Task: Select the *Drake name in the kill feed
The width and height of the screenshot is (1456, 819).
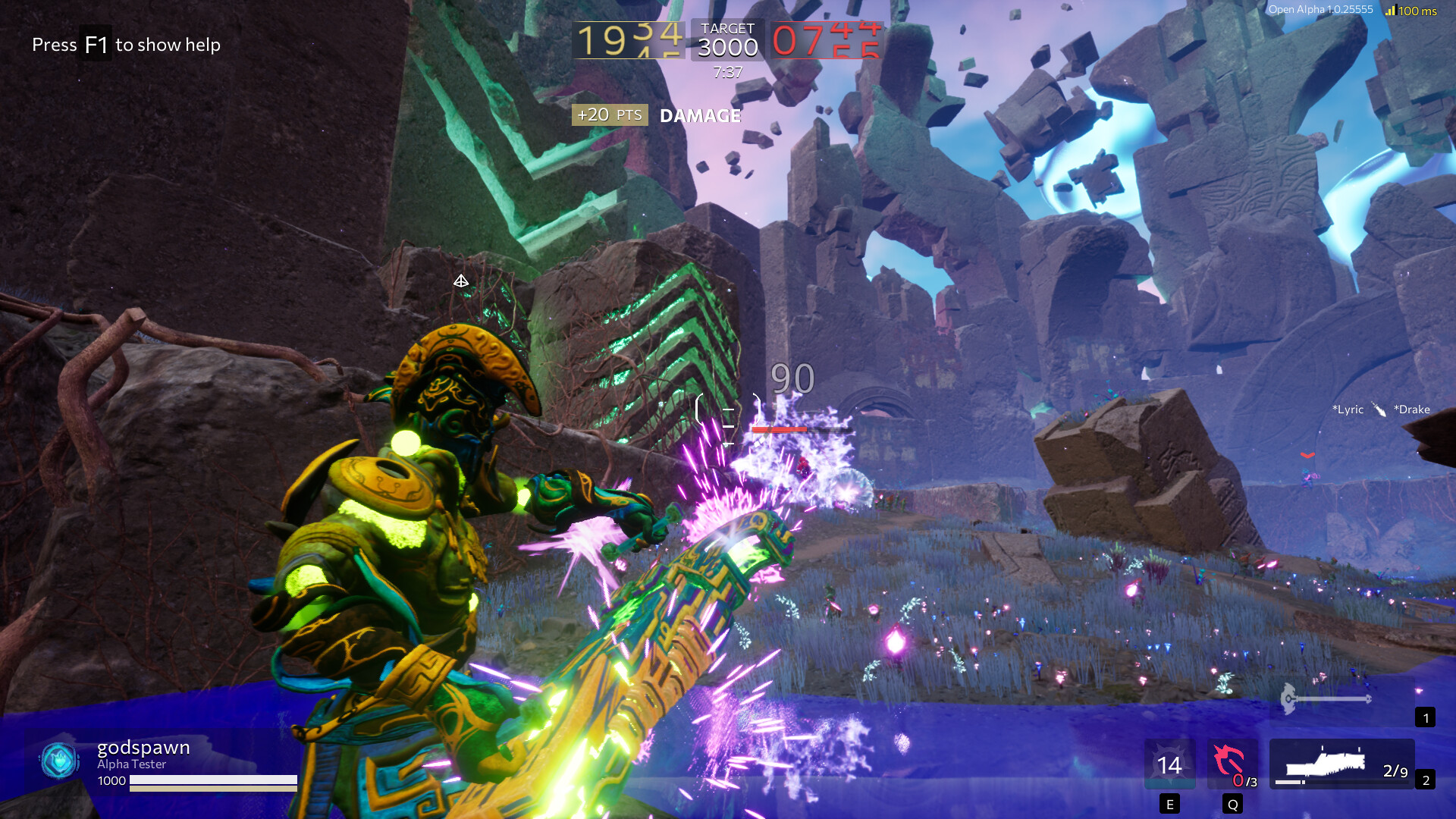Action: click(x=1411, y=409)
